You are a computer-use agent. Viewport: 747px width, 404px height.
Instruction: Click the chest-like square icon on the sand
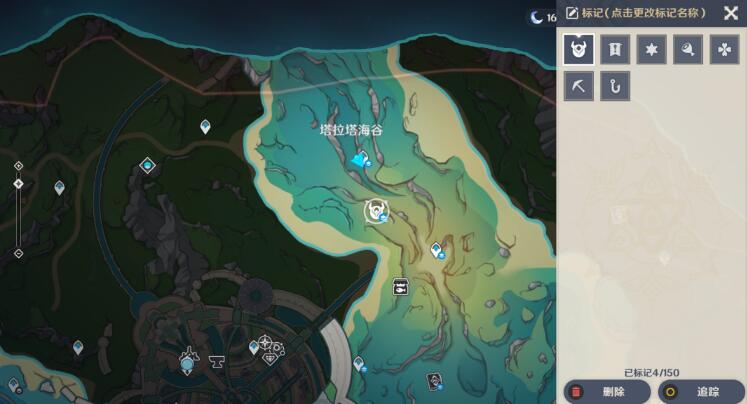click(x=401, y=286)
